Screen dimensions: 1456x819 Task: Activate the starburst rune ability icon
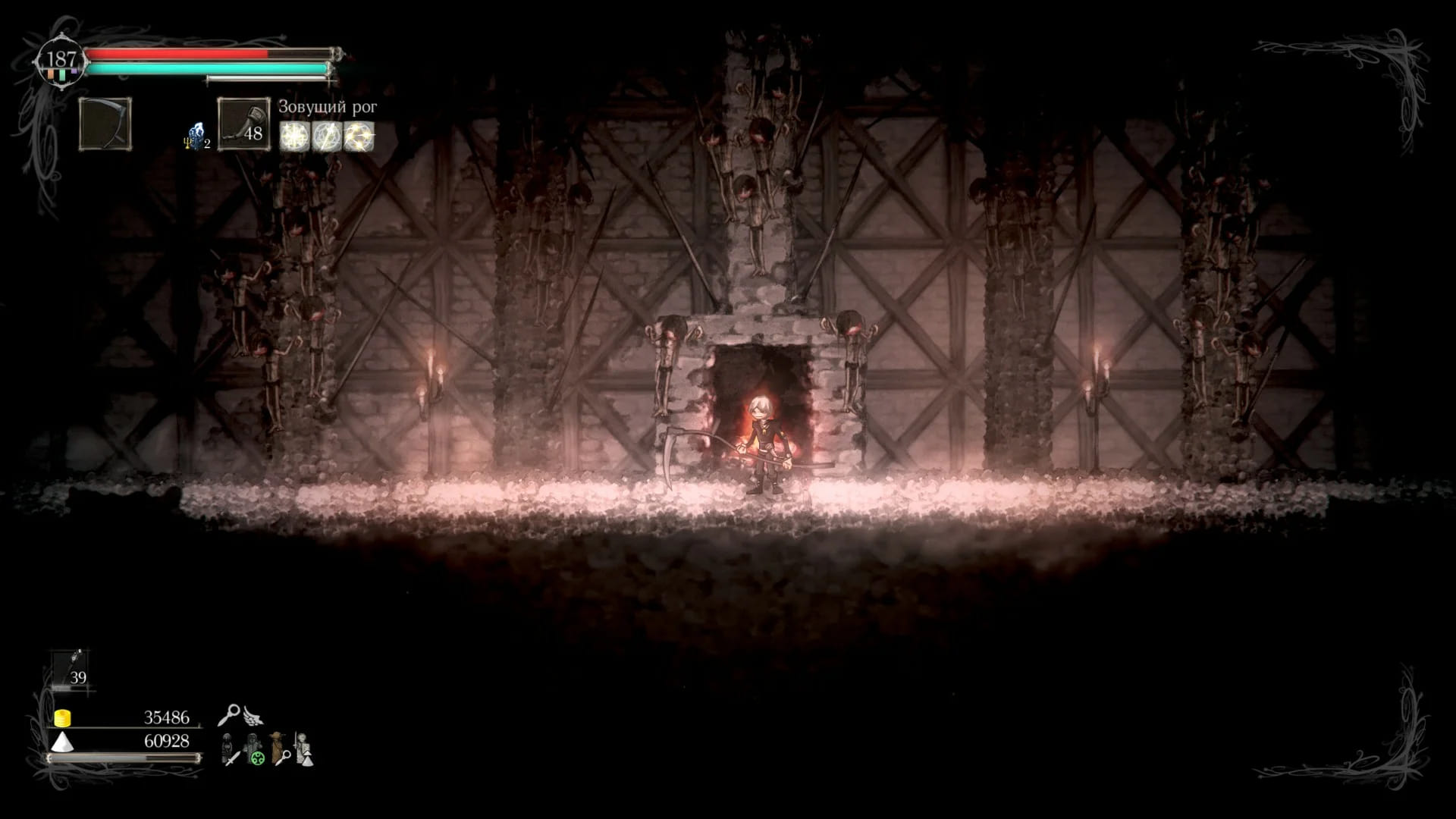(294, 136)
